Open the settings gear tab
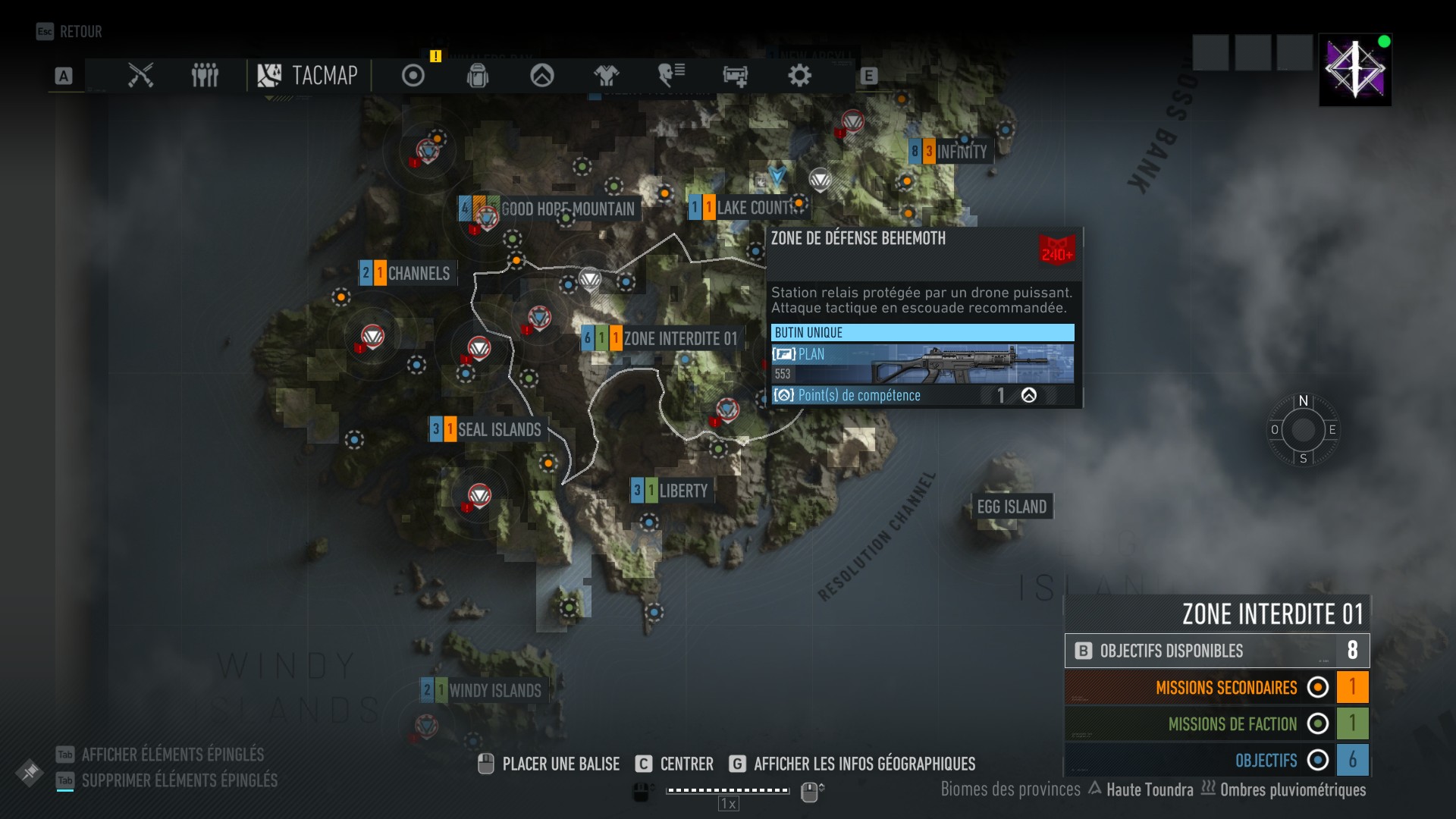Viewport: 1456px width, 819px height. [799, 76]
